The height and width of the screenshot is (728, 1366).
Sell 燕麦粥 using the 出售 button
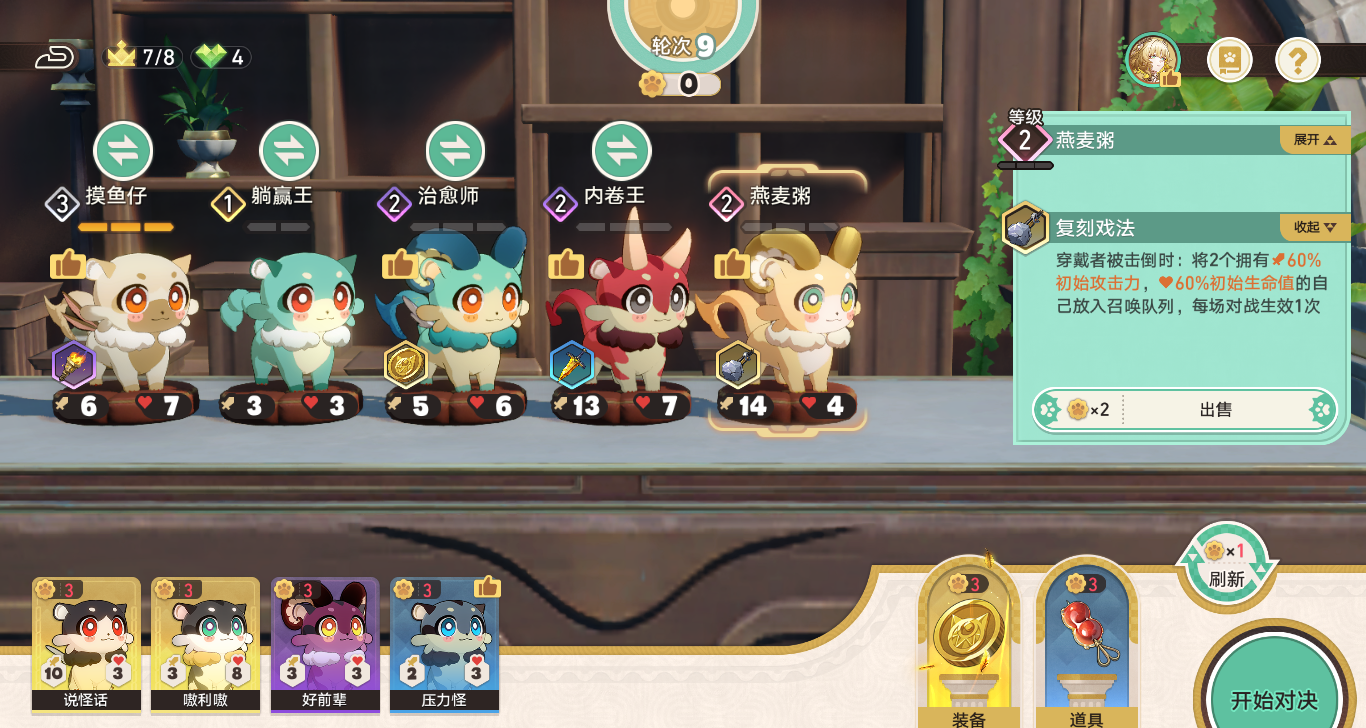(1215, 409)
